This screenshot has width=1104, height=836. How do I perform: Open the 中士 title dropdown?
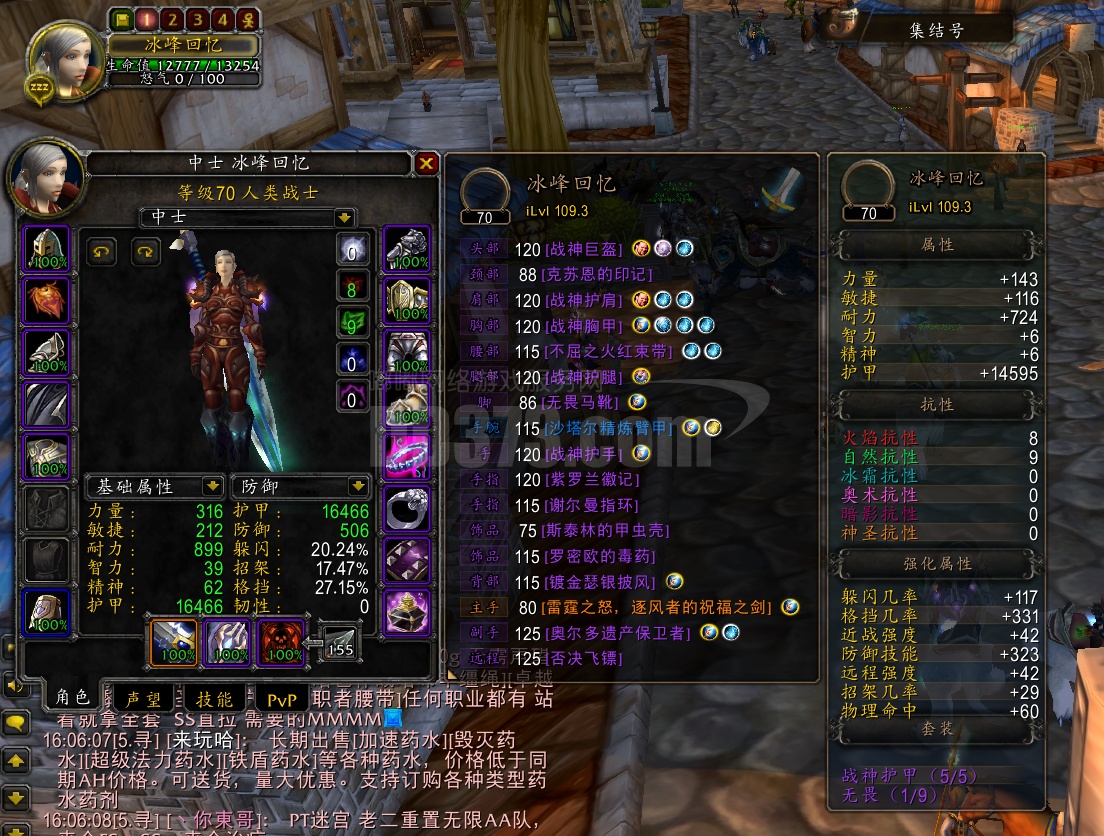point(344,217)
